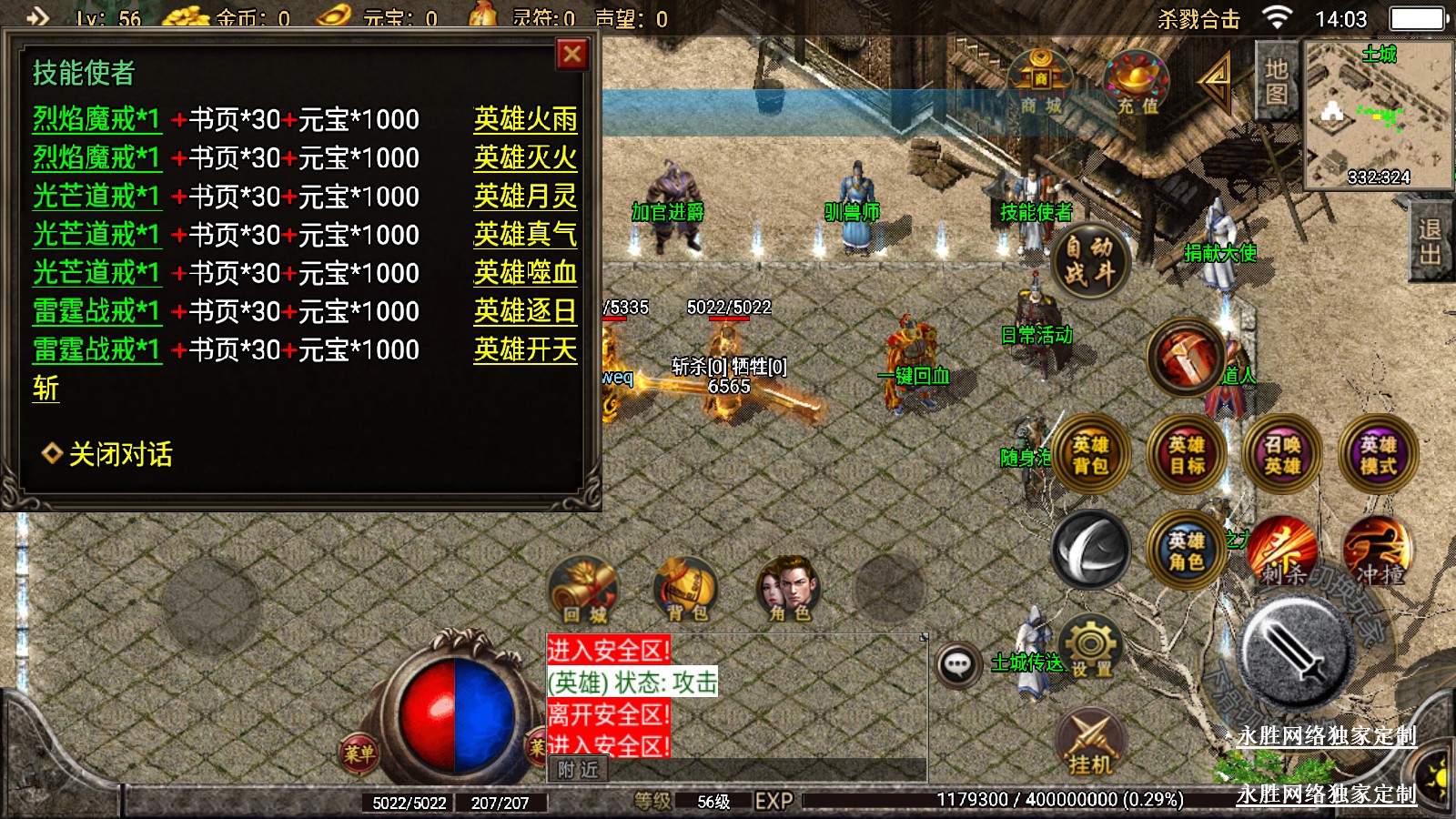The image size is (1456, 819).
Task: Toggle 自动战斗 auto-battle
Action: tap(1089, 260)
